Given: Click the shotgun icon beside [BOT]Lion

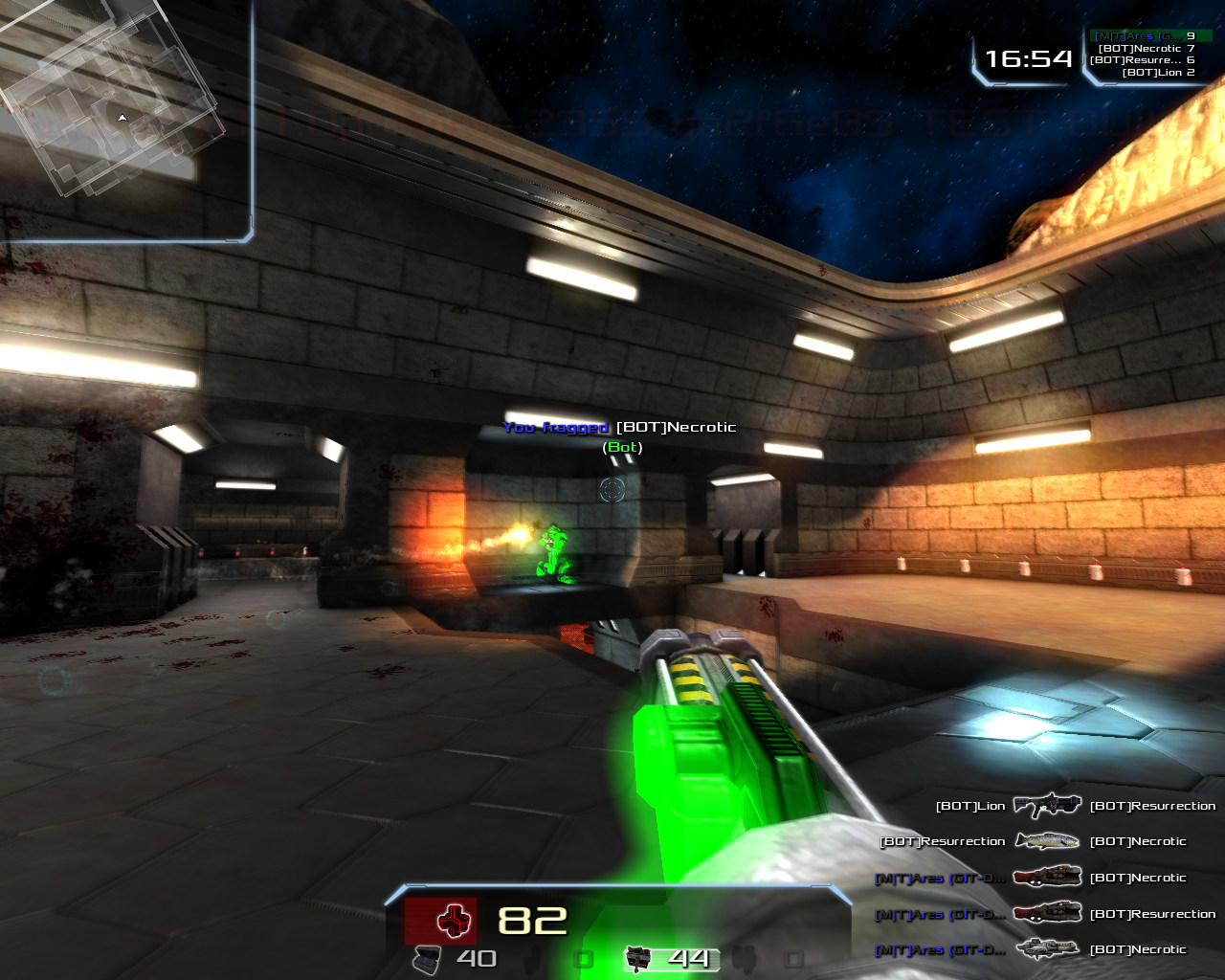Looking at the screenshot, I should click(x=1047, y=806).
